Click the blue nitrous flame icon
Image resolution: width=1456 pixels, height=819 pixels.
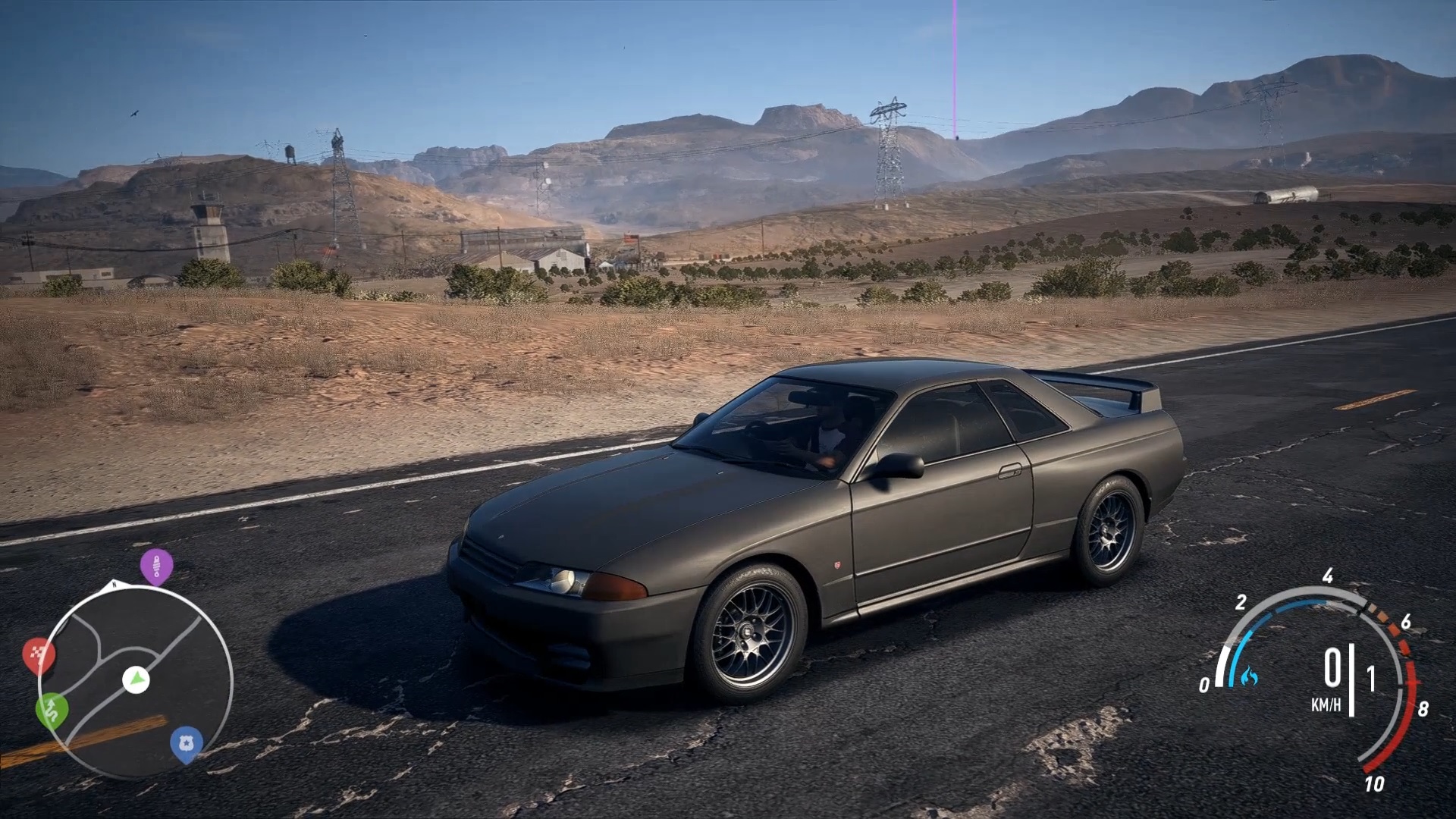click(x=1250, y=675)
